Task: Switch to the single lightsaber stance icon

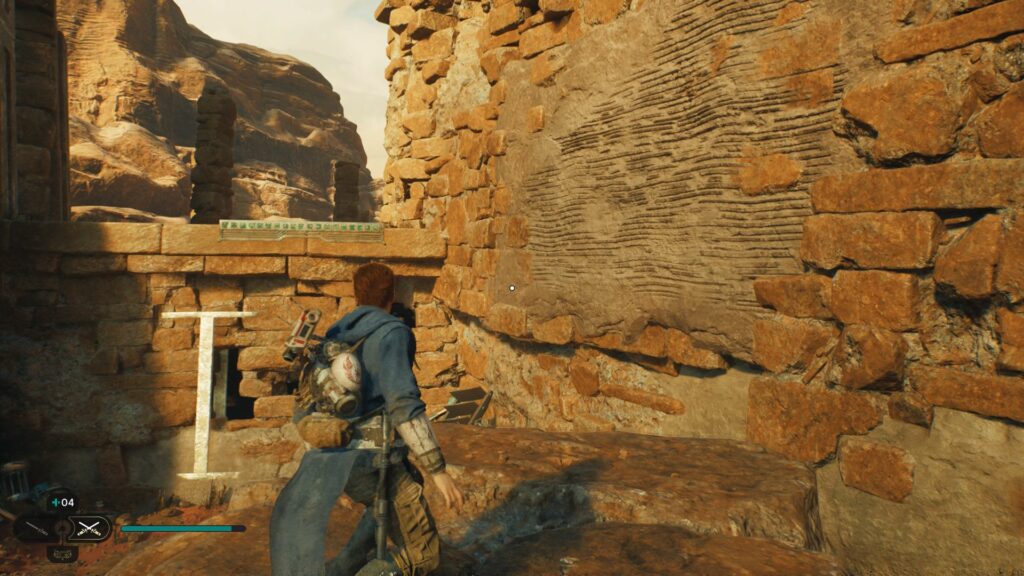Action: (x=34, y=528)
